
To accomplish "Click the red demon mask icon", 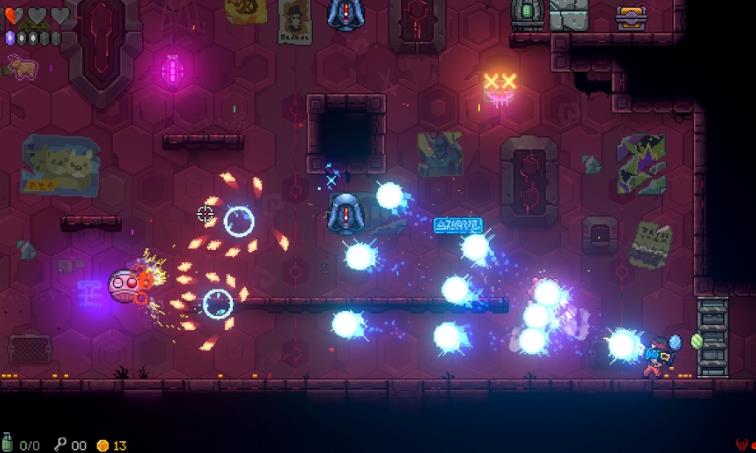I will [x=741, y=443].
